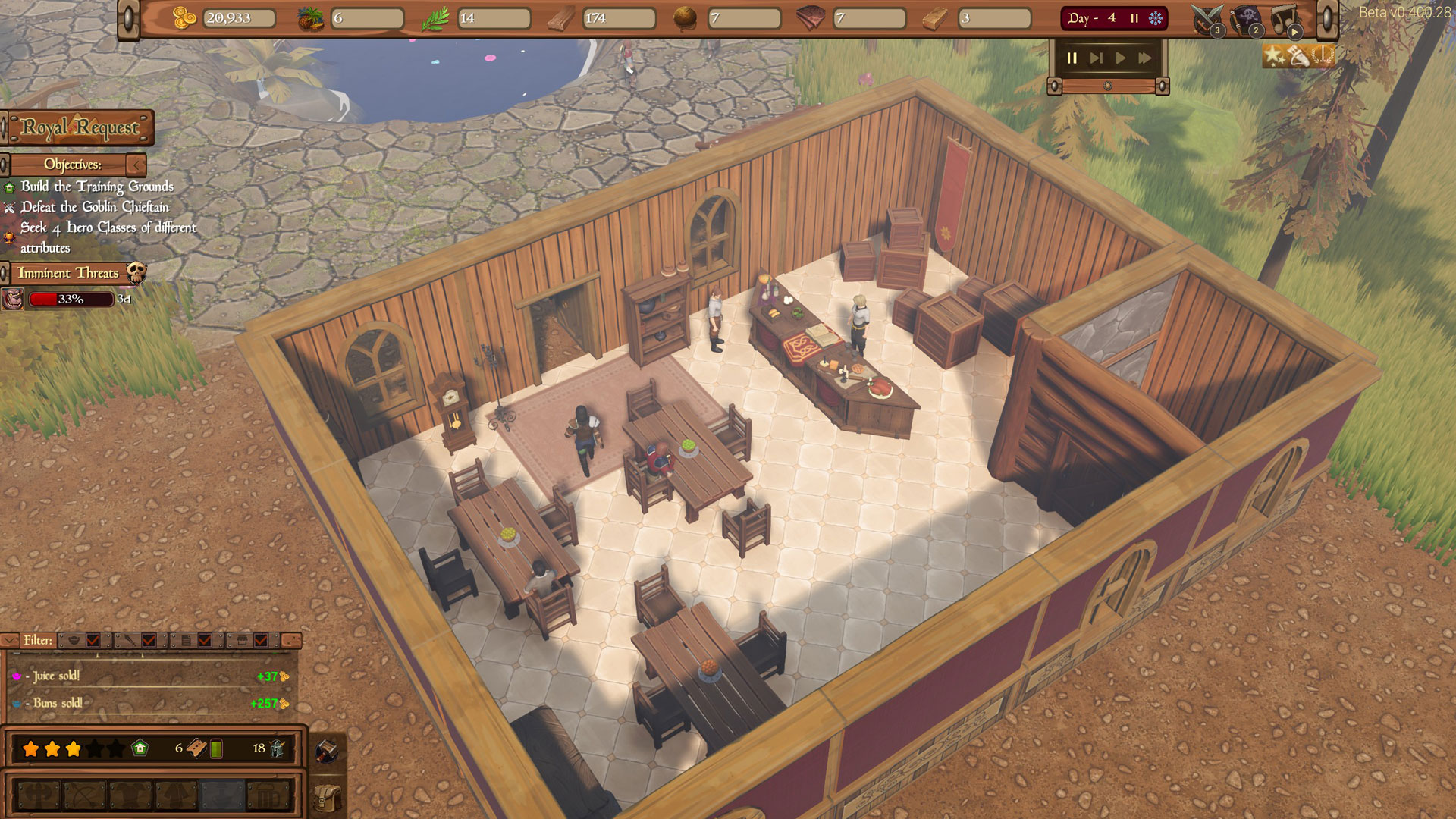Toggle the shop stall filter checkbox
1456x819 pixels.
click(261, 641)
